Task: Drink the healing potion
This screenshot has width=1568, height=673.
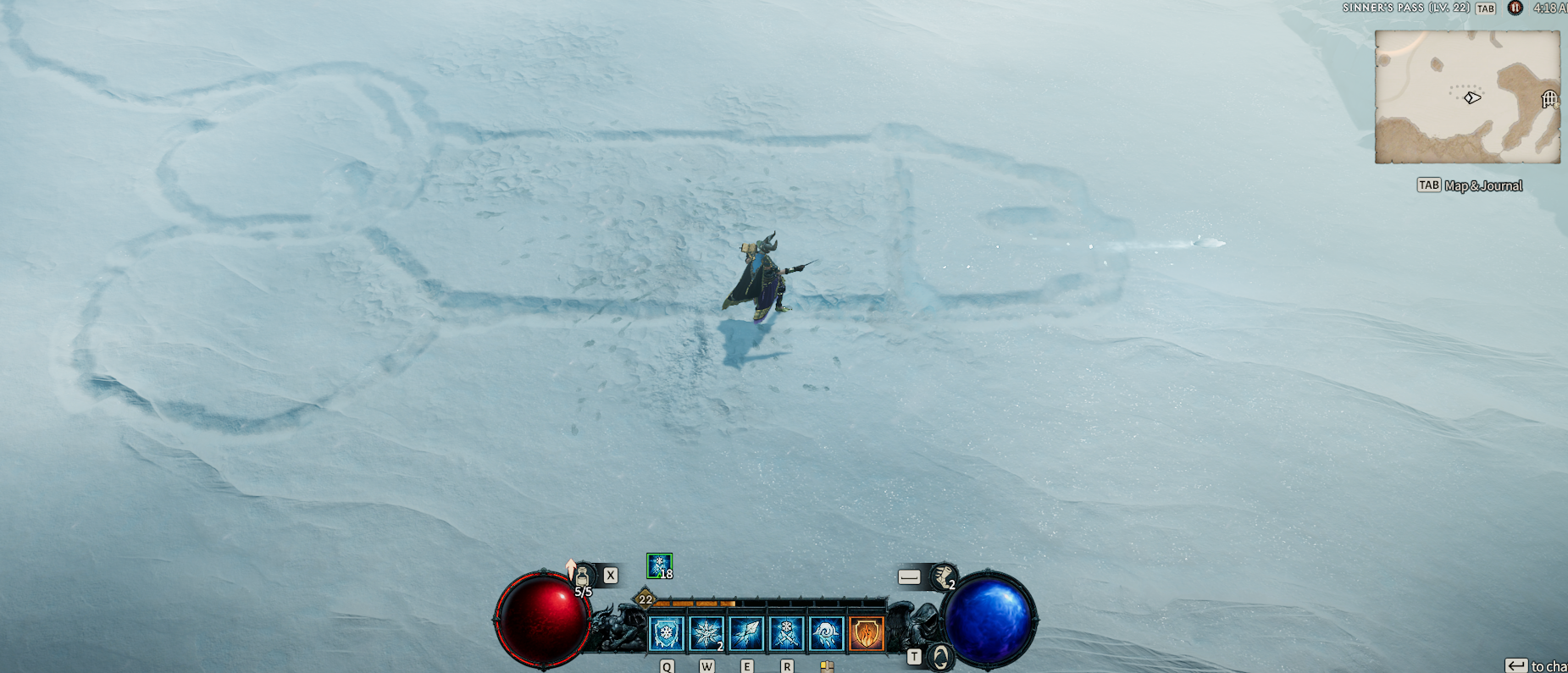Action: pyautogui.click(x=583, y=578)
